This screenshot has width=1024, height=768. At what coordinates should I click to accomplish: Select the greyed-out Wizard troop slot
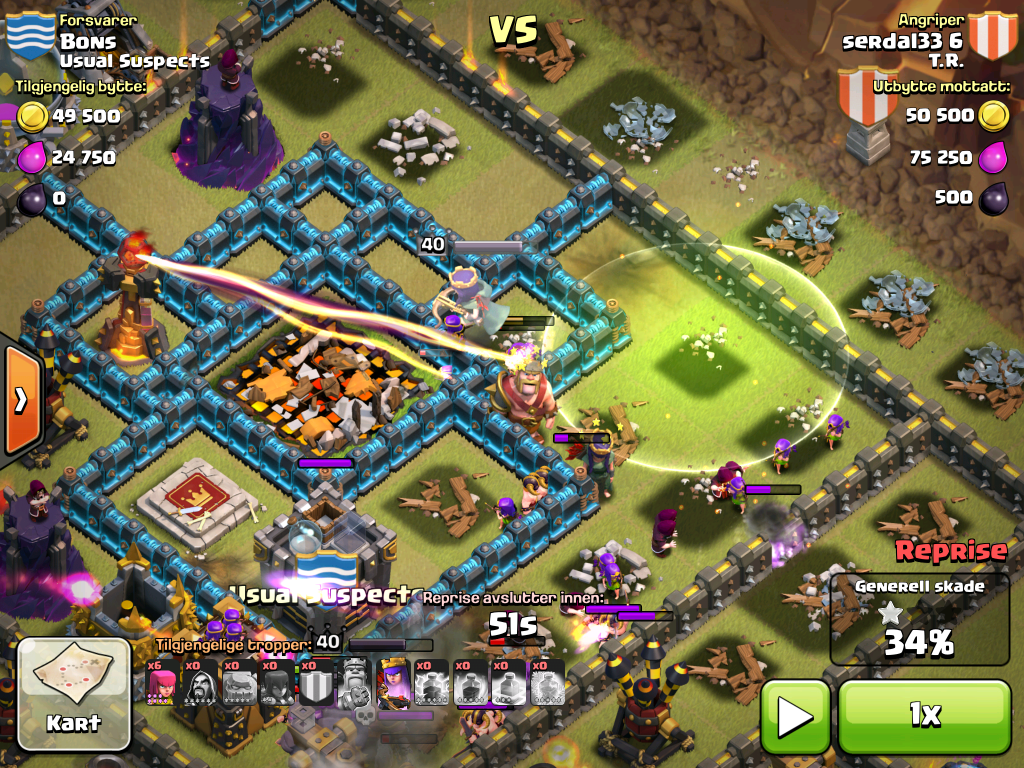[x=201, y=683]
